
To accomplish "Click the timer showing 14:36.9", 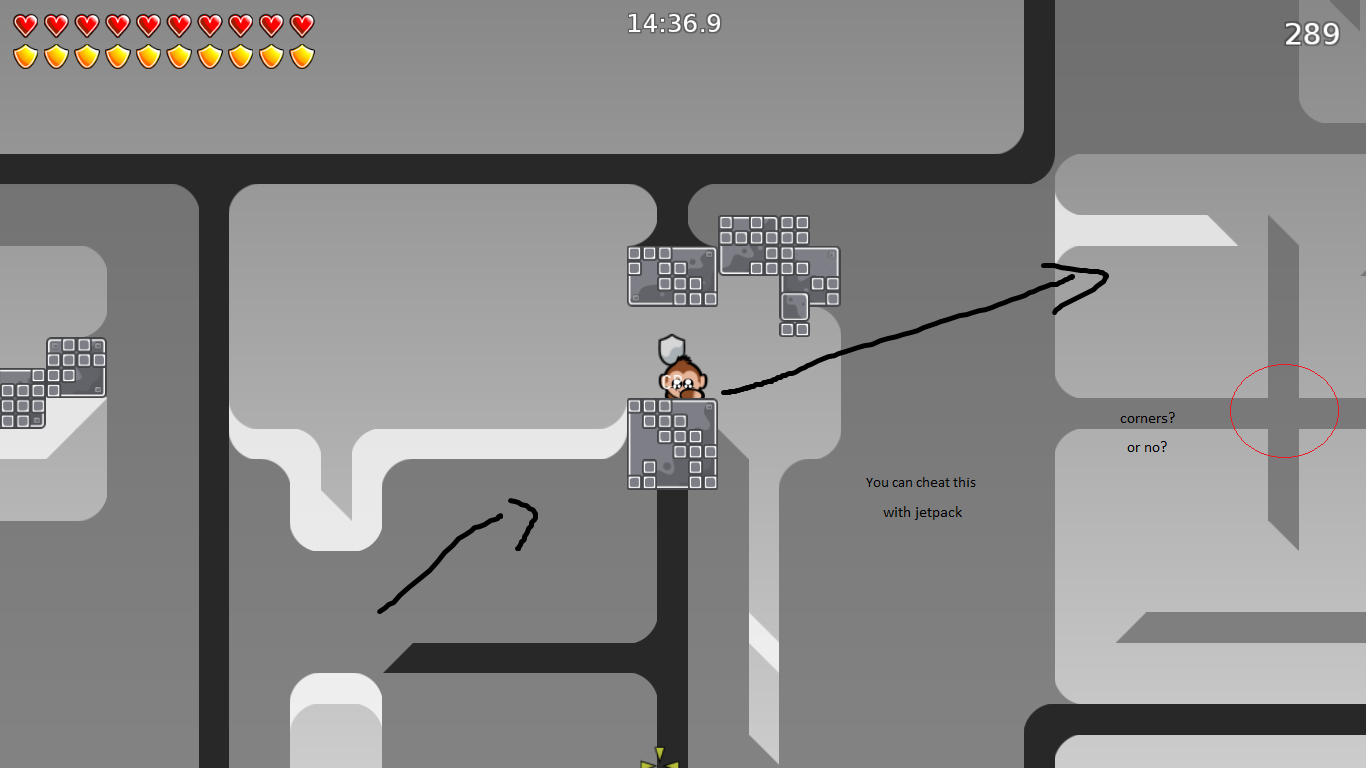I will [x=674, y=23].
